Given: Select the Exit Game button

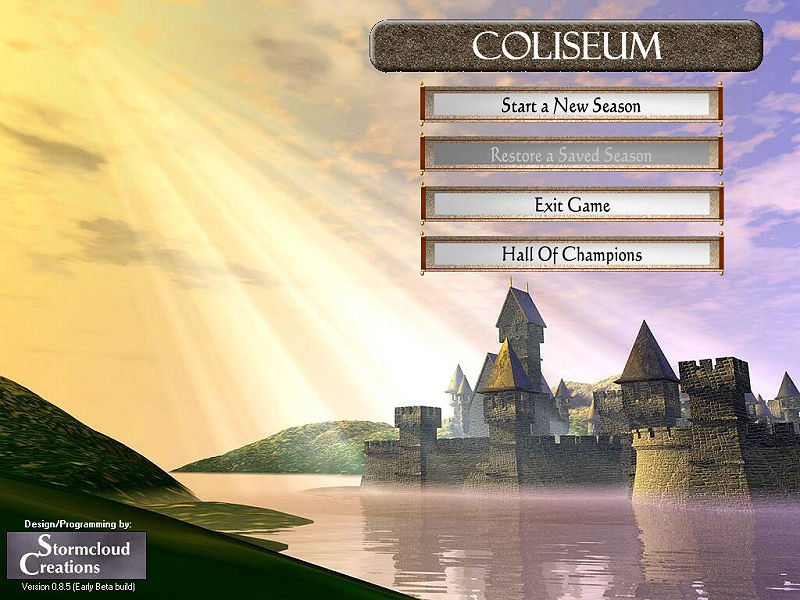Looking at the screenshot, I should pos(571,205).
